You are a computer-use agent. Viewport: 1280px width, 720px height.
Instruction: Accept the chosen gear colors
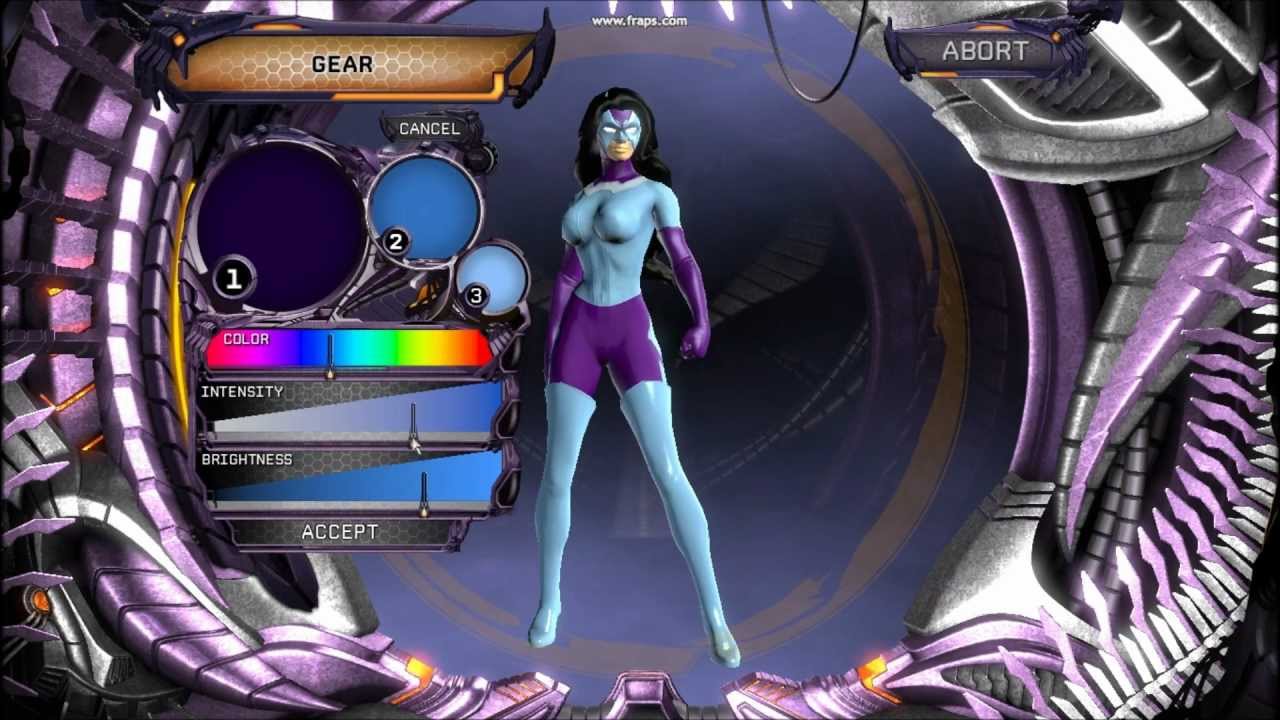(x=340, y=532)
